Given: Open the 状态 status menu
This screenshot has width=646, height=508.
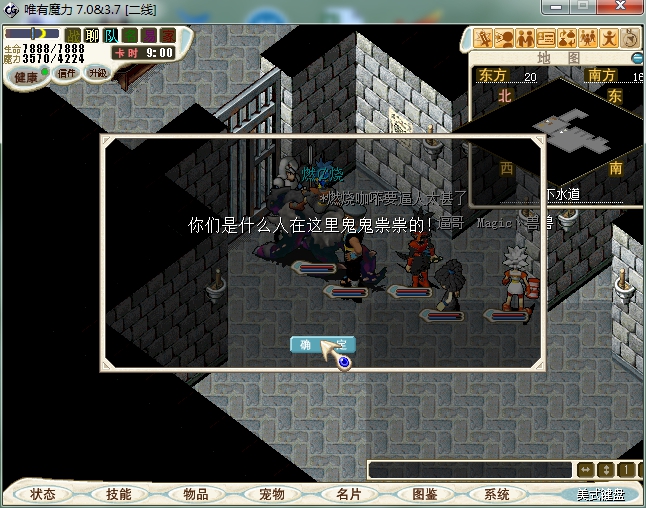Looking at the screenshot, I should [x=42, y=494].
